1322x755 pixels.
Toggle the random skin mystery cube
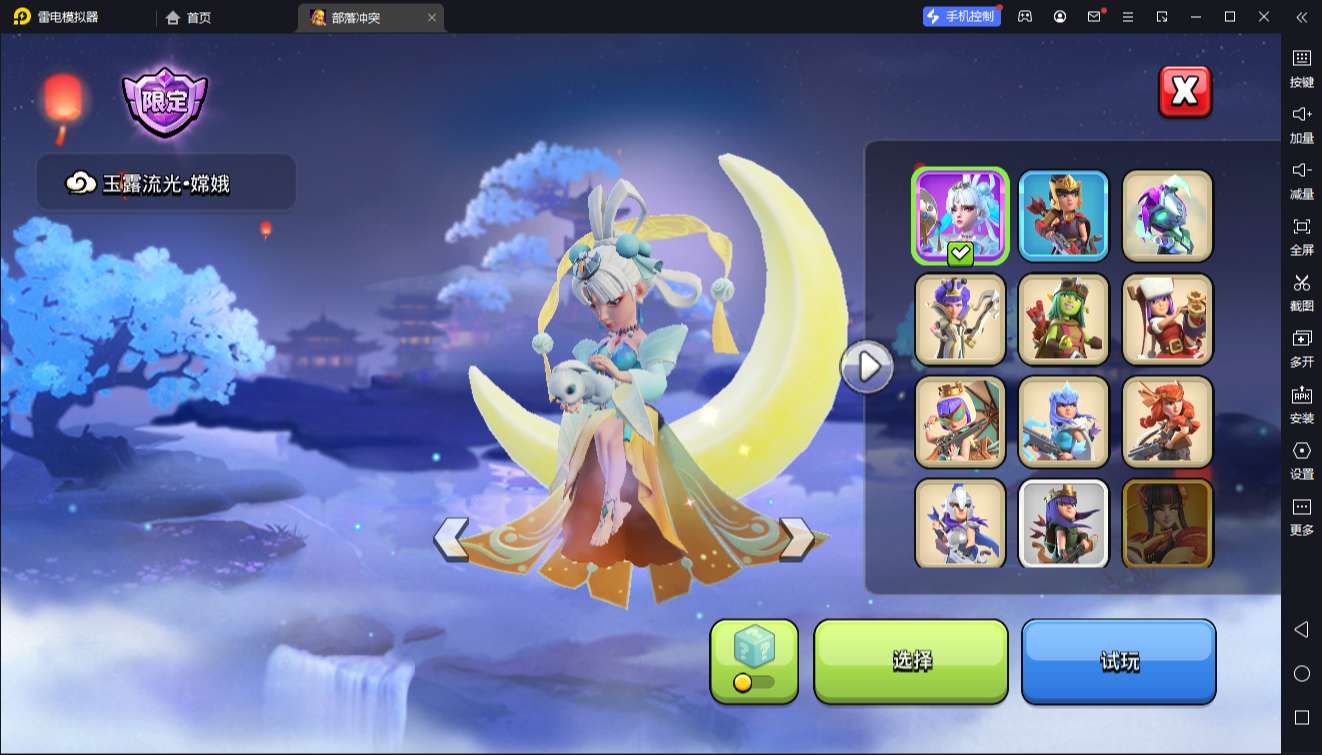[x=754, y=660]
